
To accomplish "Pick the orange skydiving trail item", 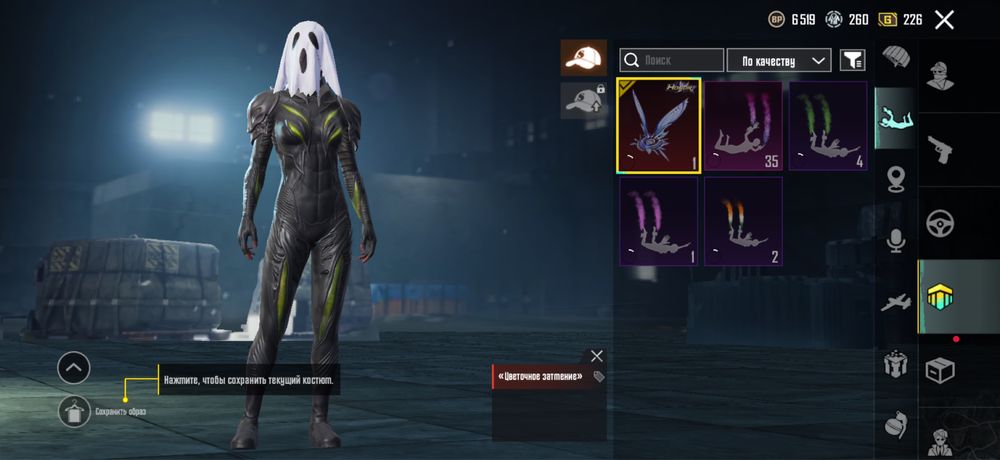I will point(743,221).
